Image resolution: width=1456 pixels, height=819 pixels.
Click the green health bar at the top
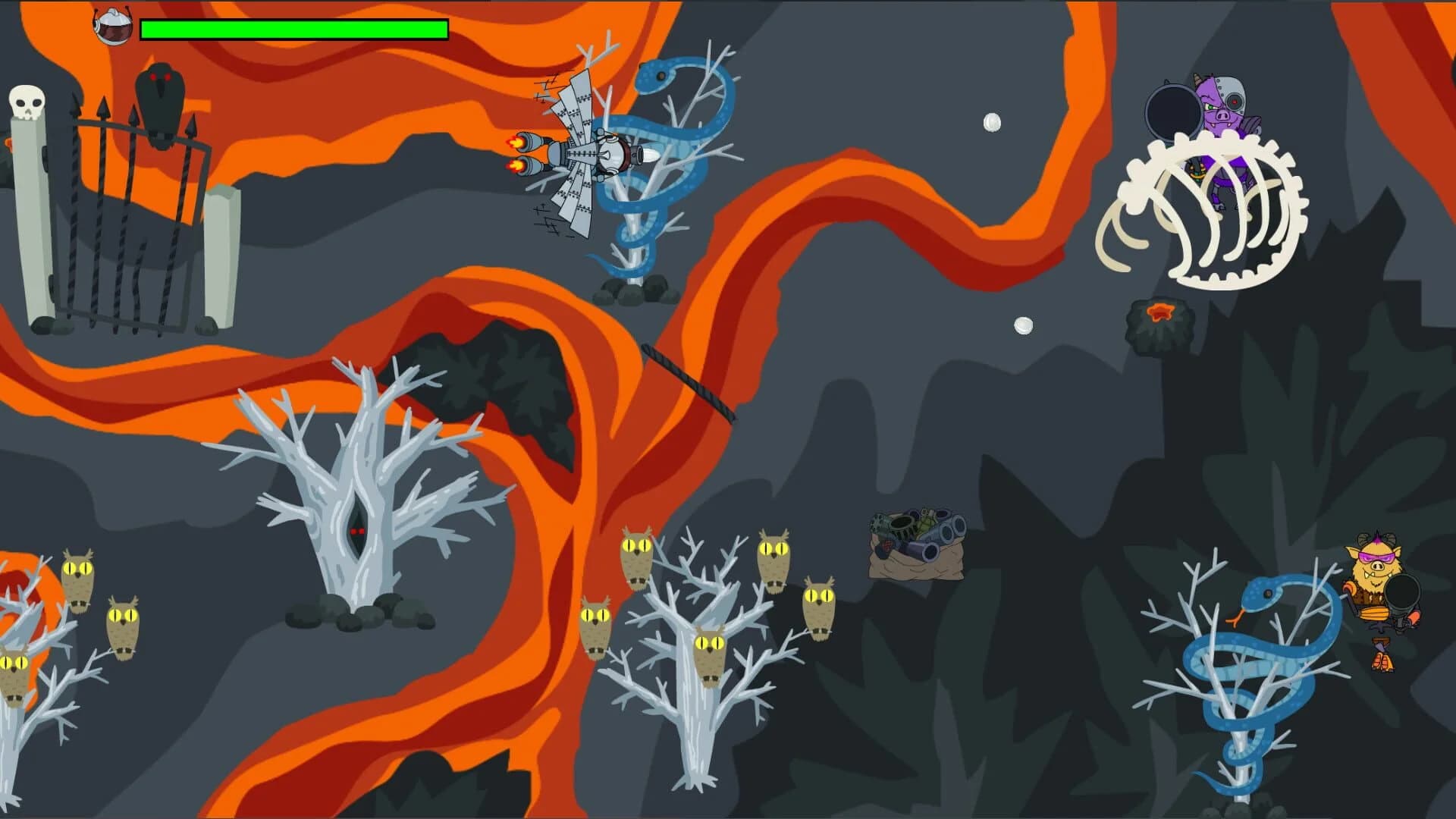[x=292, y=30]
